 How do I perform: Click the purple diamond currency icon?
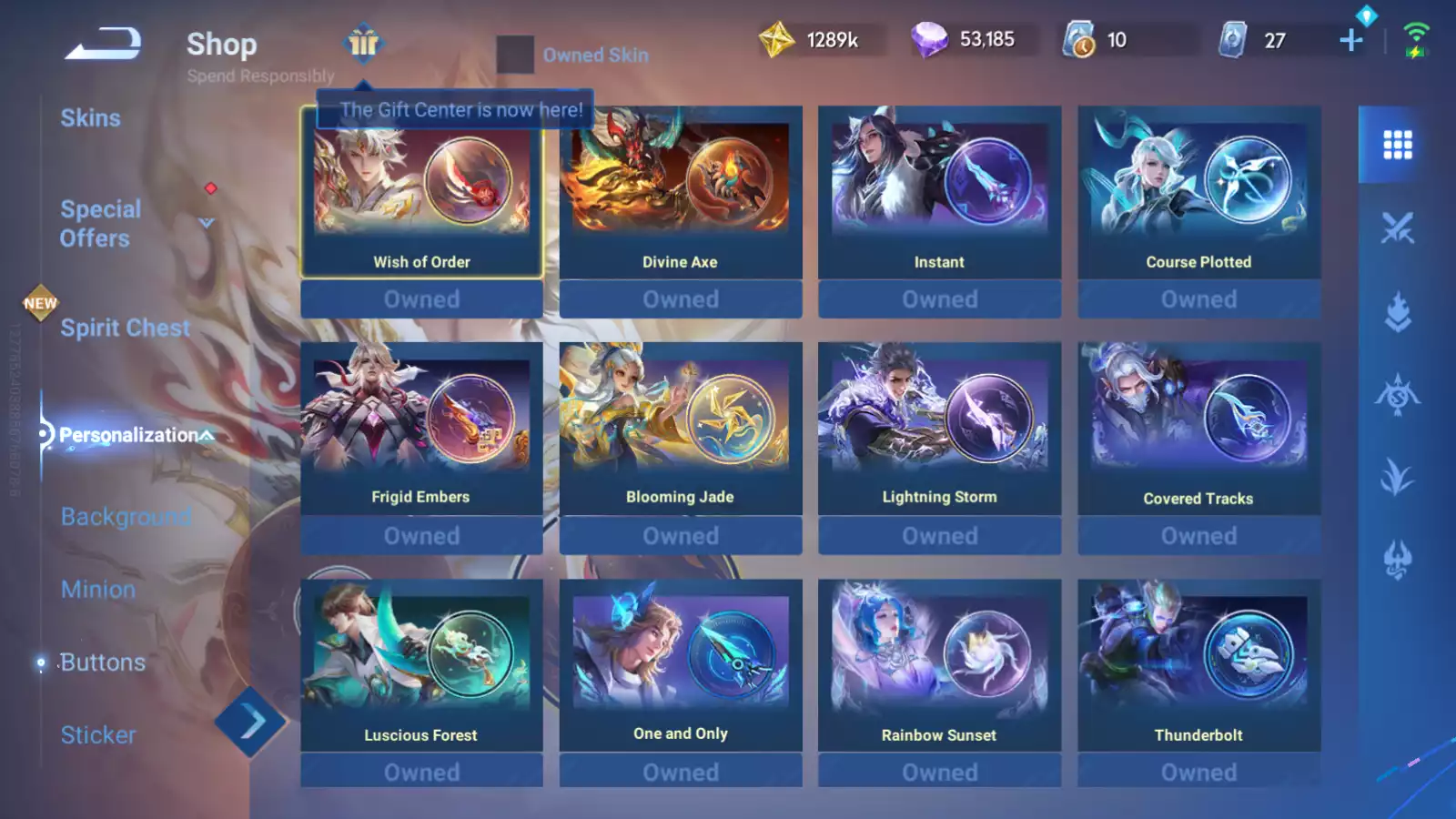930,39
